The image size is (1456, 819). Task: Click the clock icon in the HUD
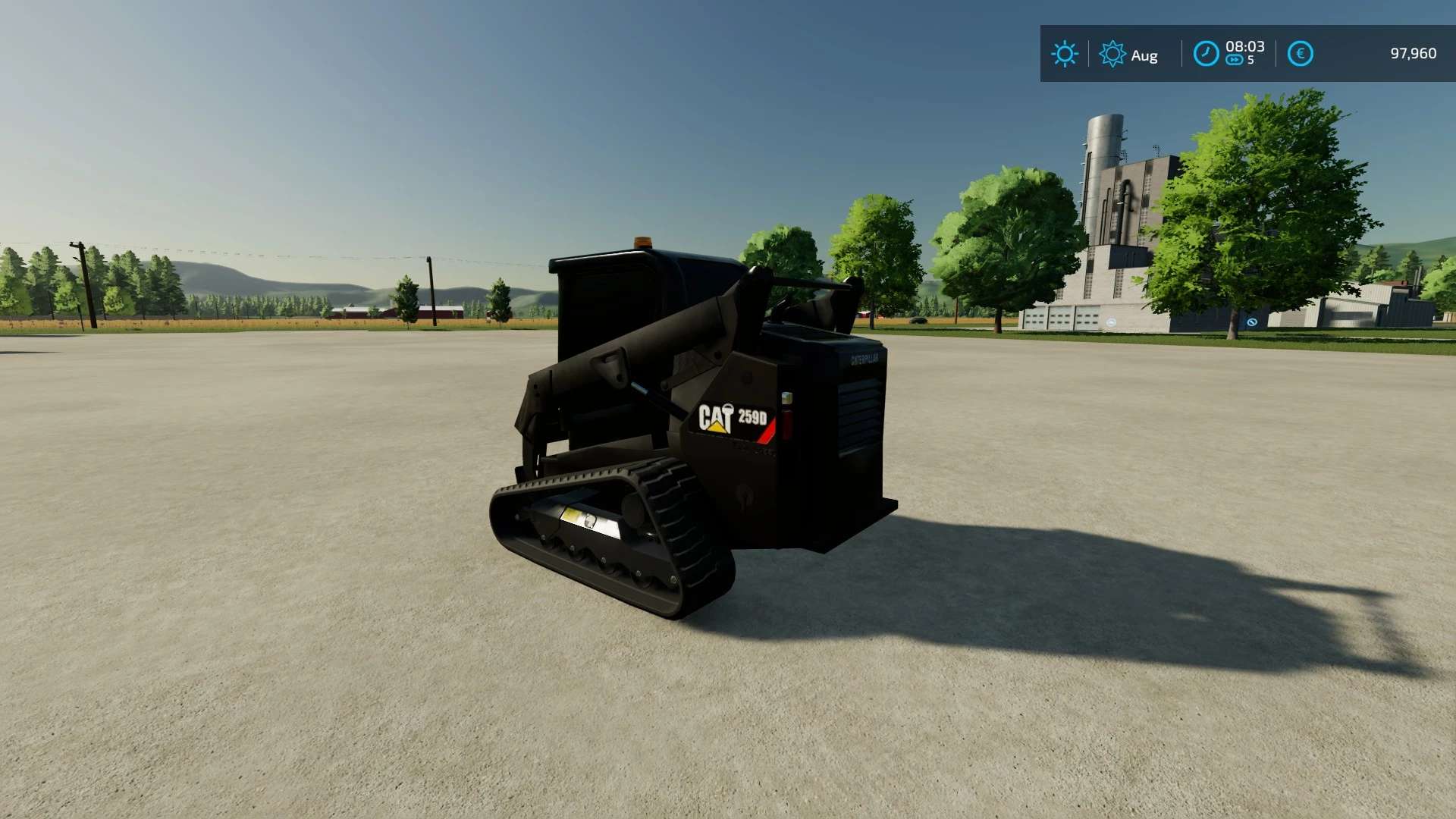tap(1206, 54)
